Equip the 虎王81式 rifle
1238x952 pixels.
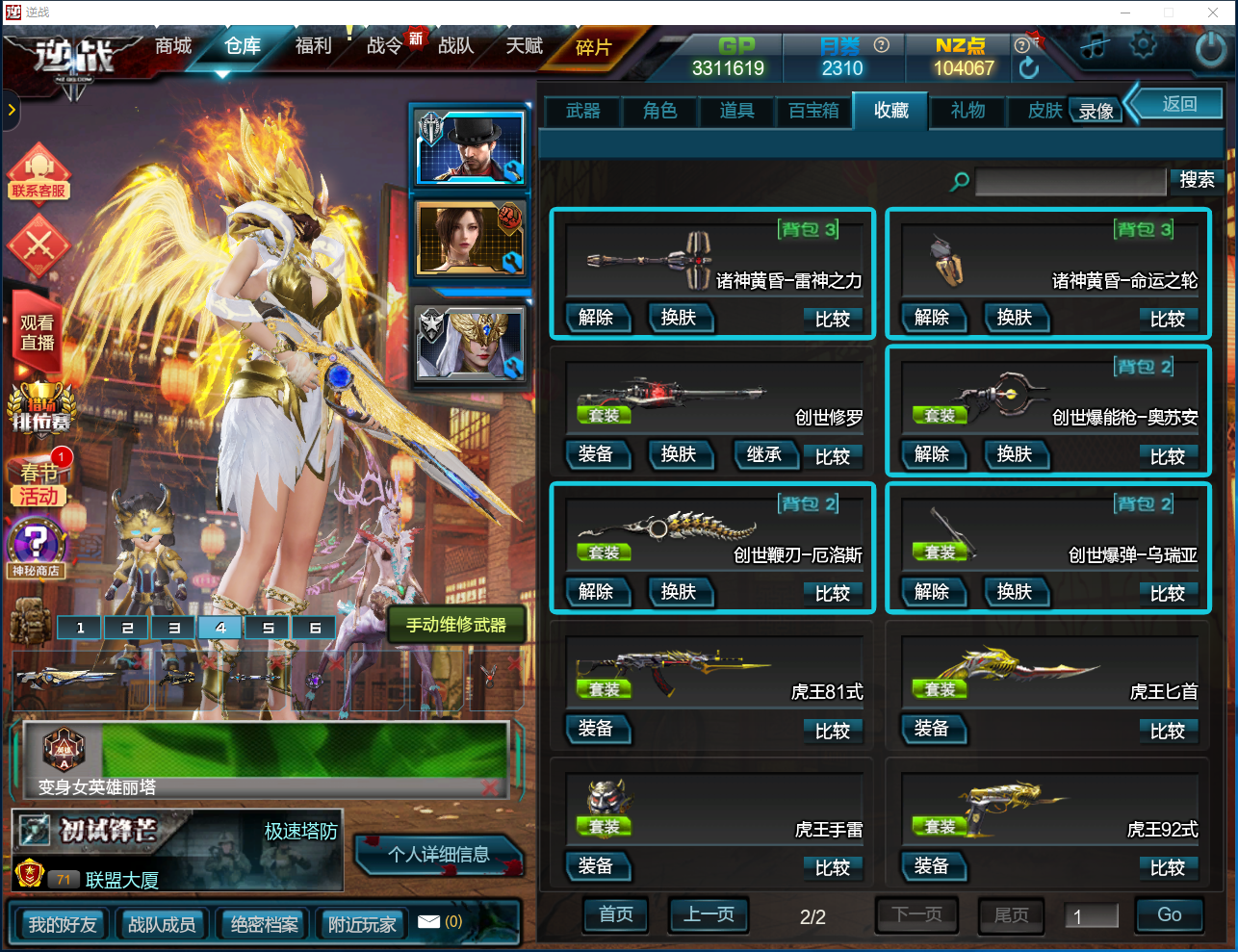tap(596, 730)
